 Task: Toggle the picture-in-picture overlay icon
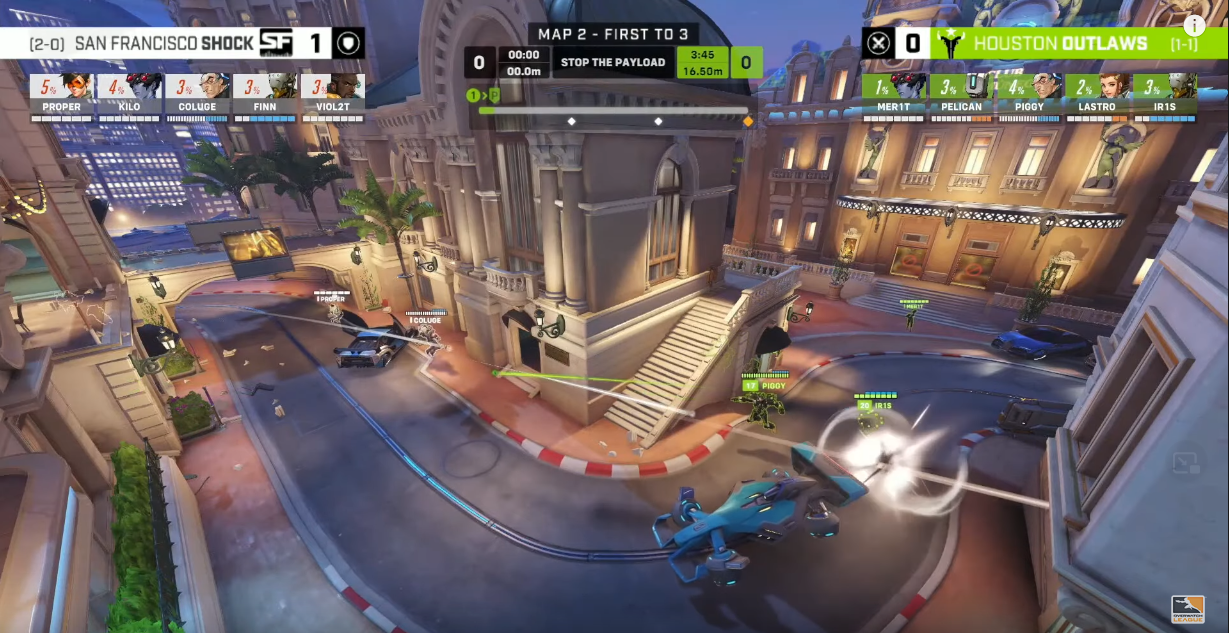tap(1186, 463)
